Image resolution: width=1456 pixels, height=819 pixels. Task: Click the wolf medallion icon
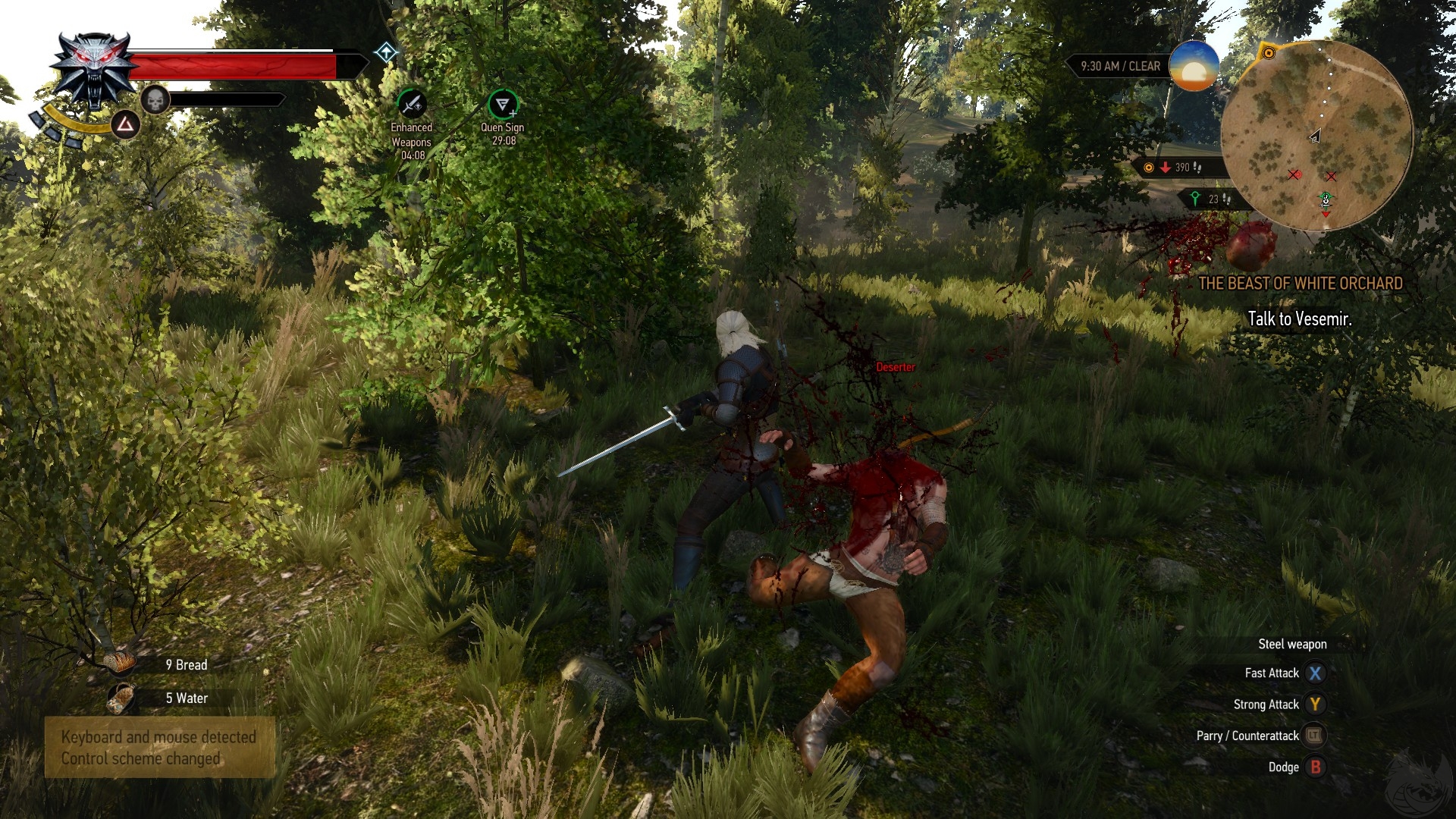(x=94, y=70)
